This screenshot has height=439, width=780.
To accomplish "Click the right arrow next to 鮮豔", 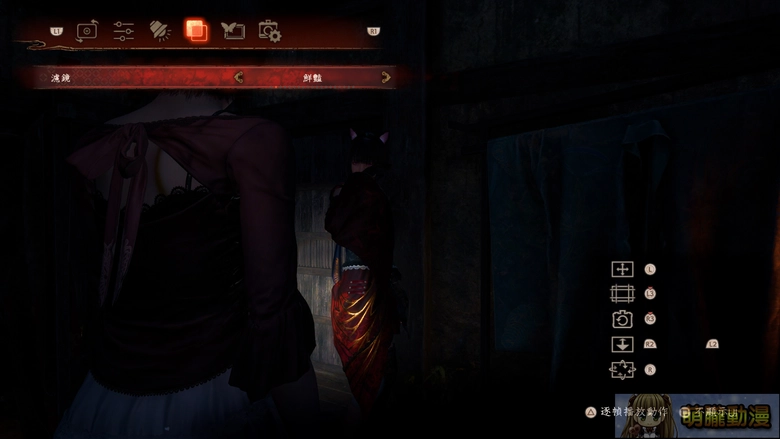I will [386, 77].
